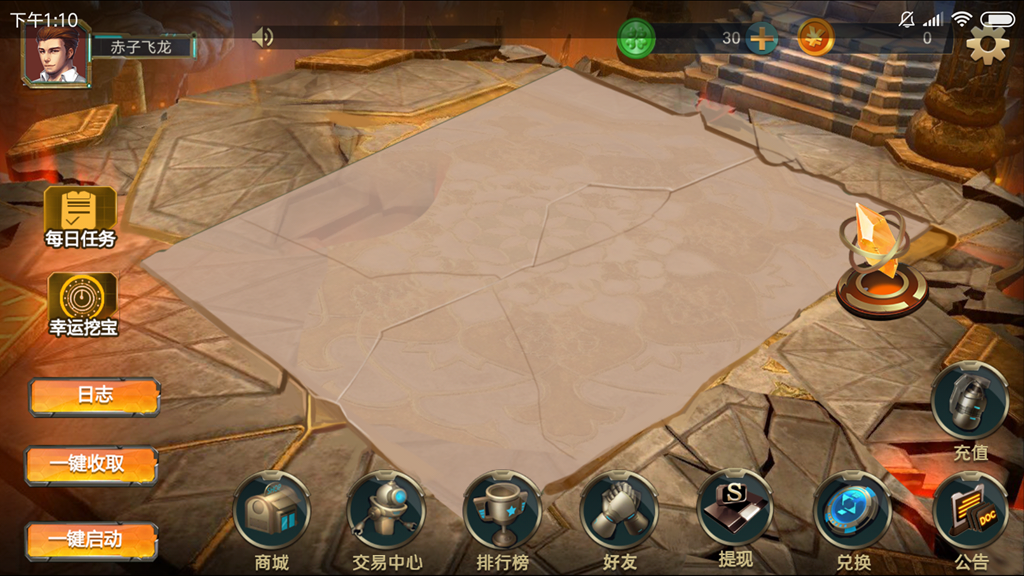Open the 商城 shop
1024x576 pixels.
(272, 512)
